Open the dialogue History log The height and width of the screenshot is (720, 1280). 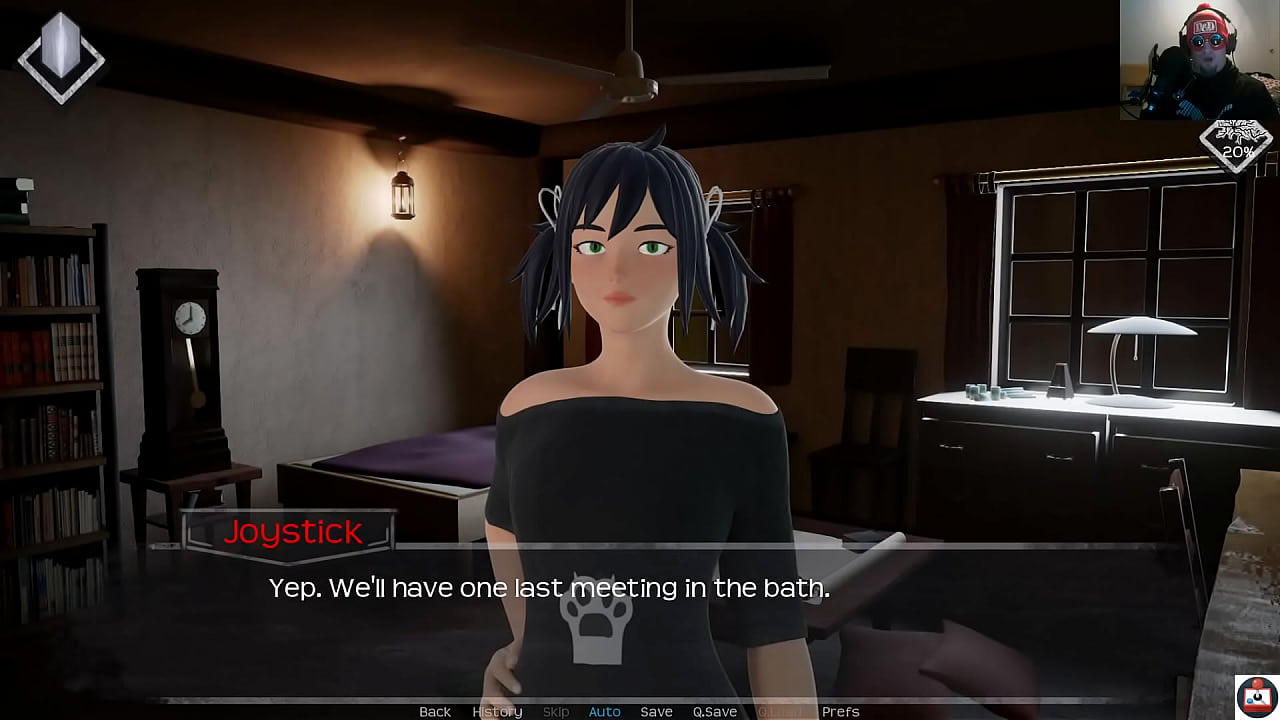pyautogui.click(x=497, y=711)
